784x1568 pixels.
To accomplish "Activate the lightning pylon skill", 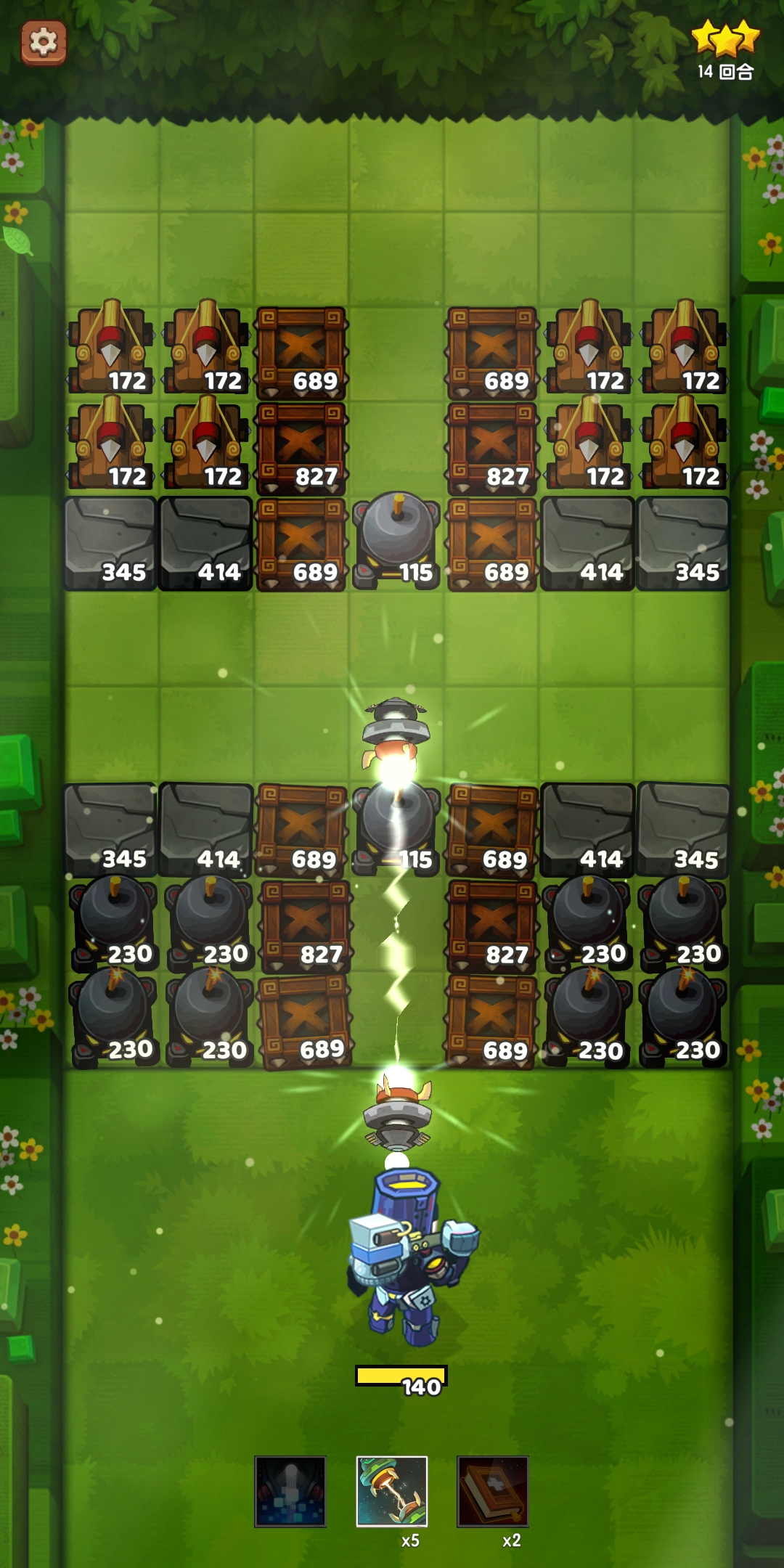I will 391,1491.
